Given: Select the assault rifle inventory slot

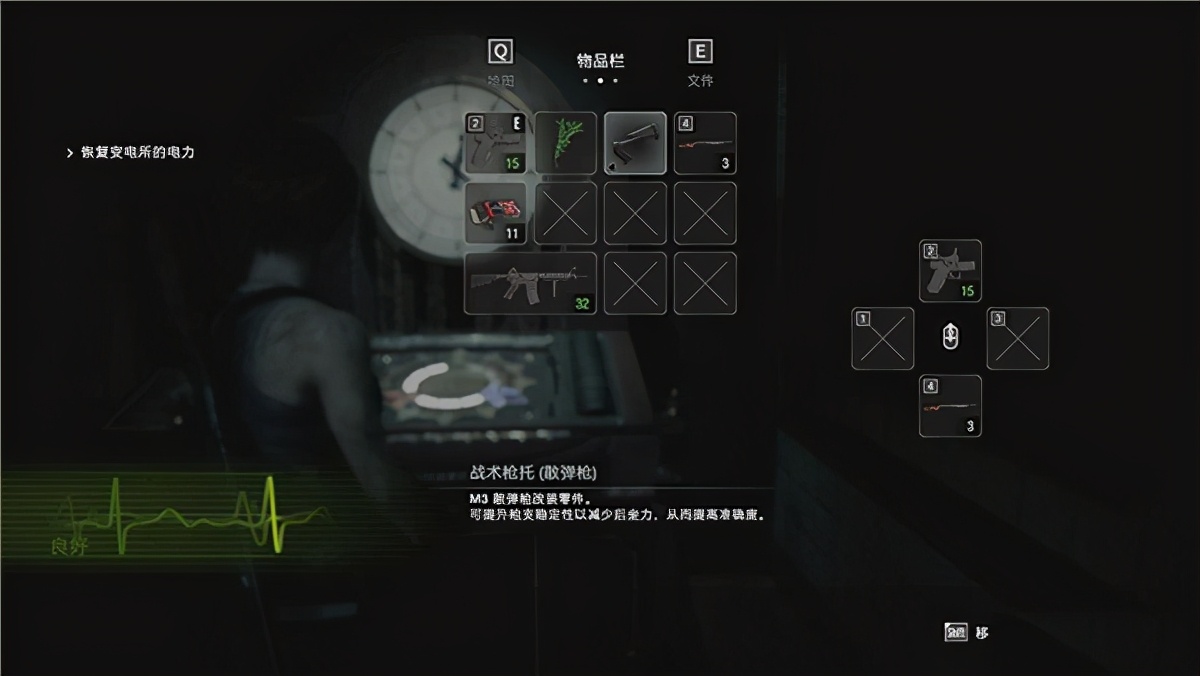Looking at the screenshot, I should point(531,283).
